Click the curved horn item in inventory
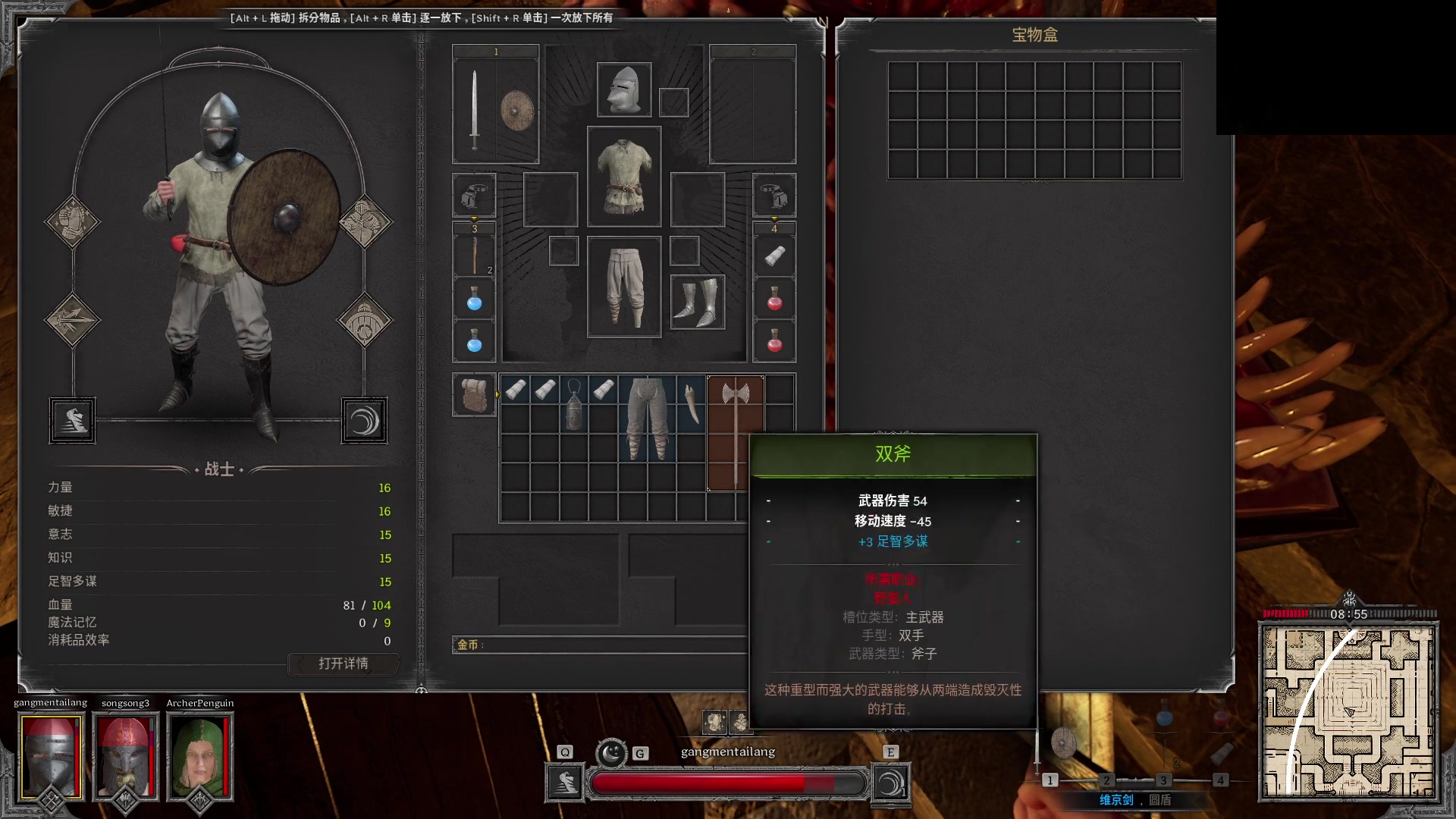This screenshot has height=819, width=1456. (x=692, y=403)
